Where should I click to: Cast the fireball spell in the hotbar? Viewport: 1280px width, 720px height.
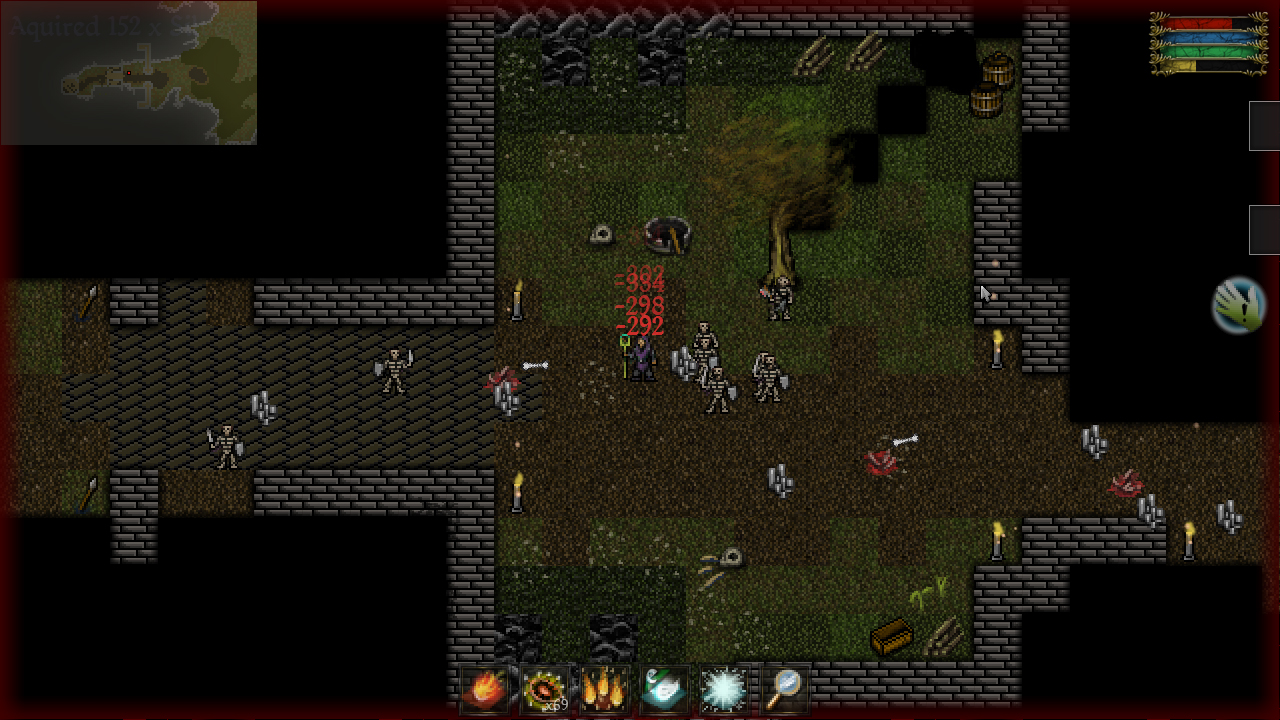click(484, 689)
